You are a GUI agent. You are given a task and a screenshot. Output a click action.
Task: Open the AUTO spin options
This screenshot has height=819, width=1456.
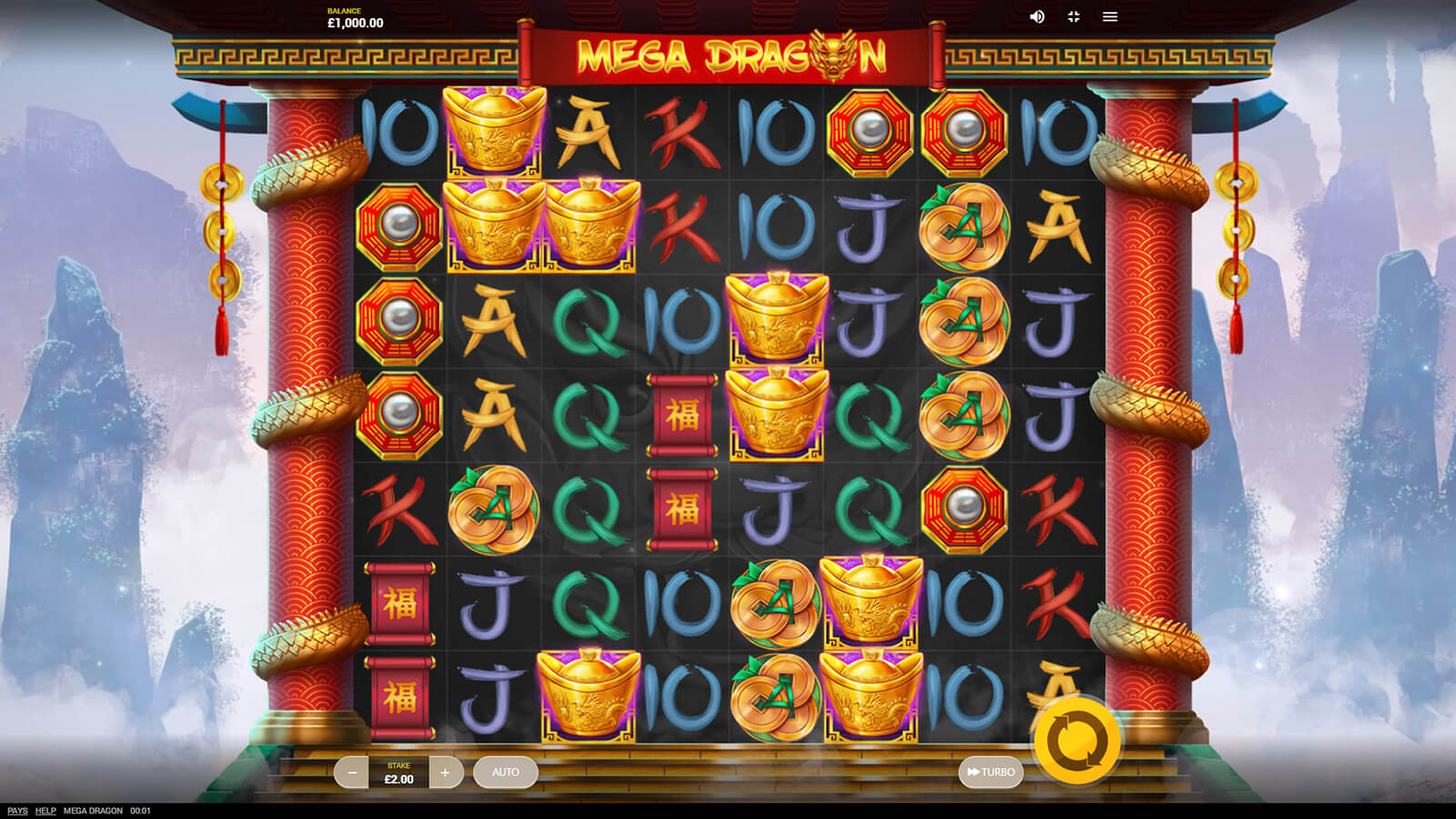point(505,773)
